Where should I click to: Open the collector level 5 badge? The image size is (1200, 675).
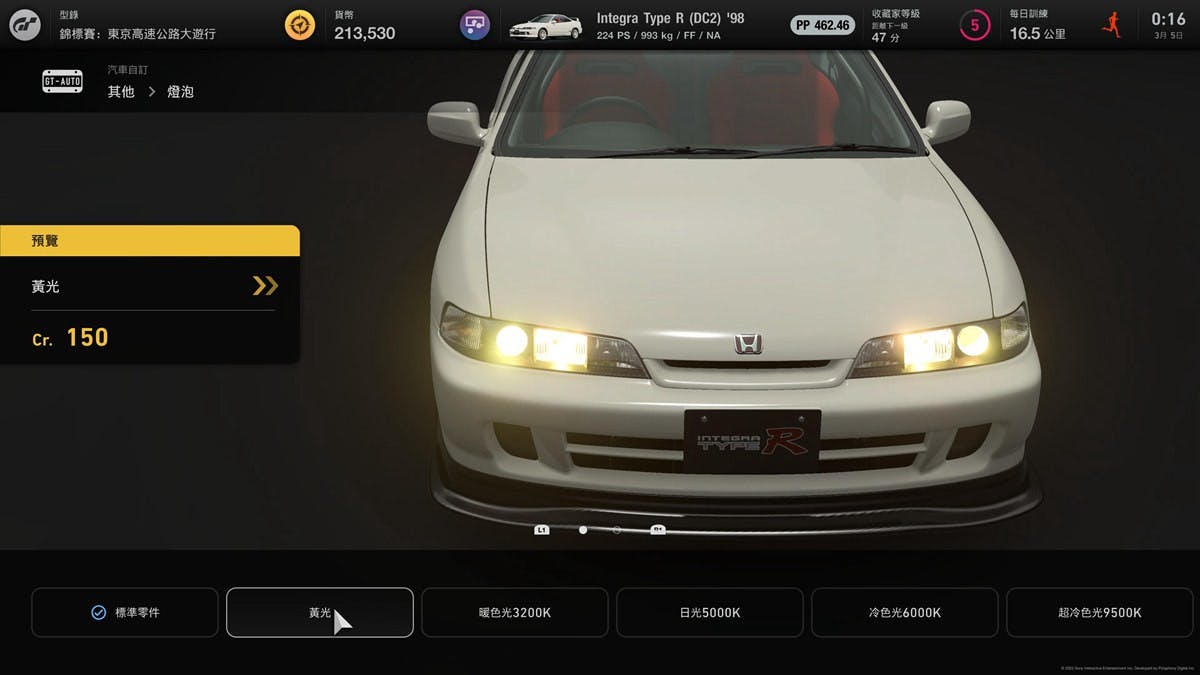click(975, 25)
